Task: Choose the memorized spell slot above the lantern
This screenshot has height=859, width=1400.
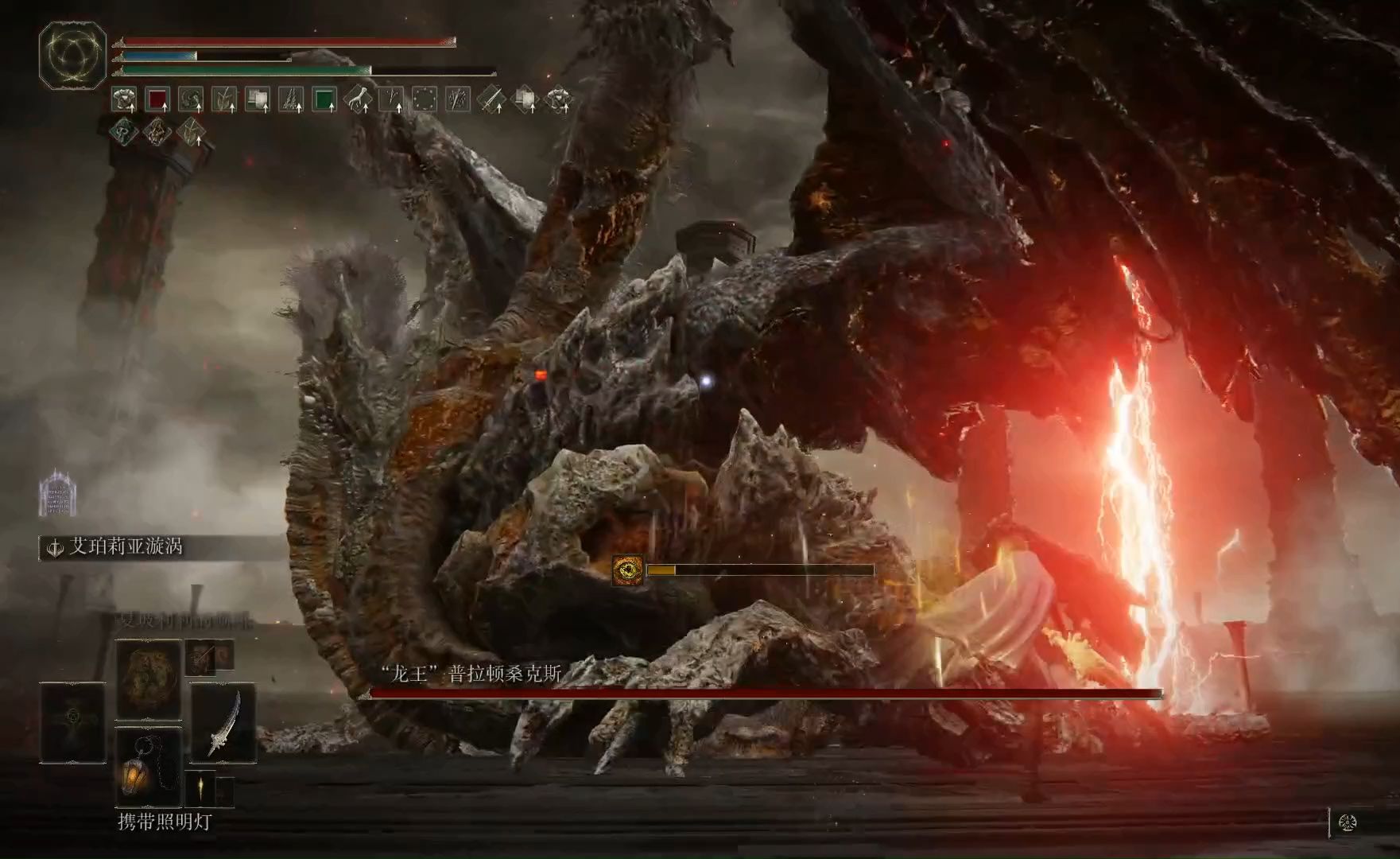Action: (x=149, y=678)
